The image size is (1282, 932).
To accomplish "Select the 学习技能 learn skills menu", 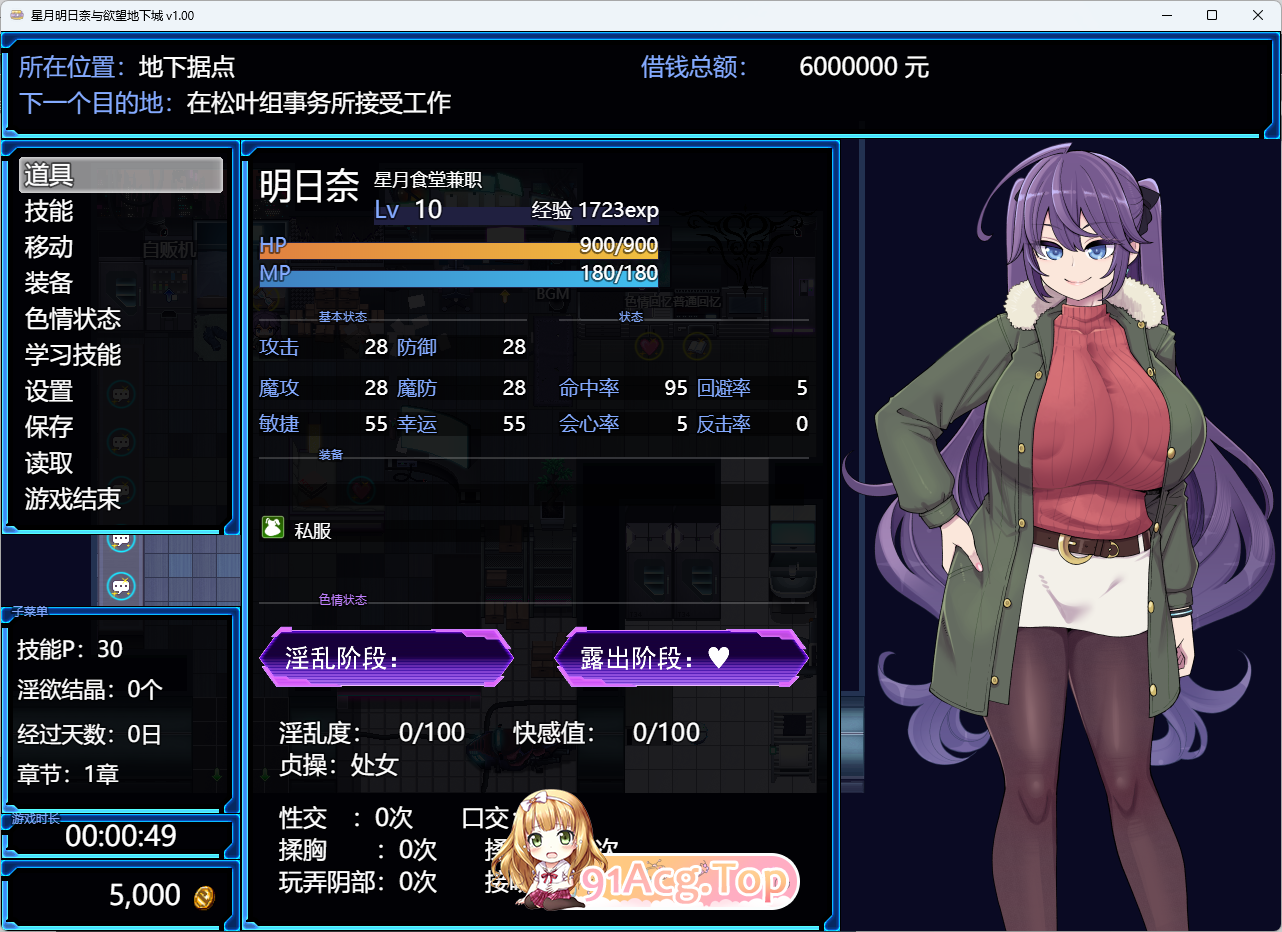I will (71, 355).
